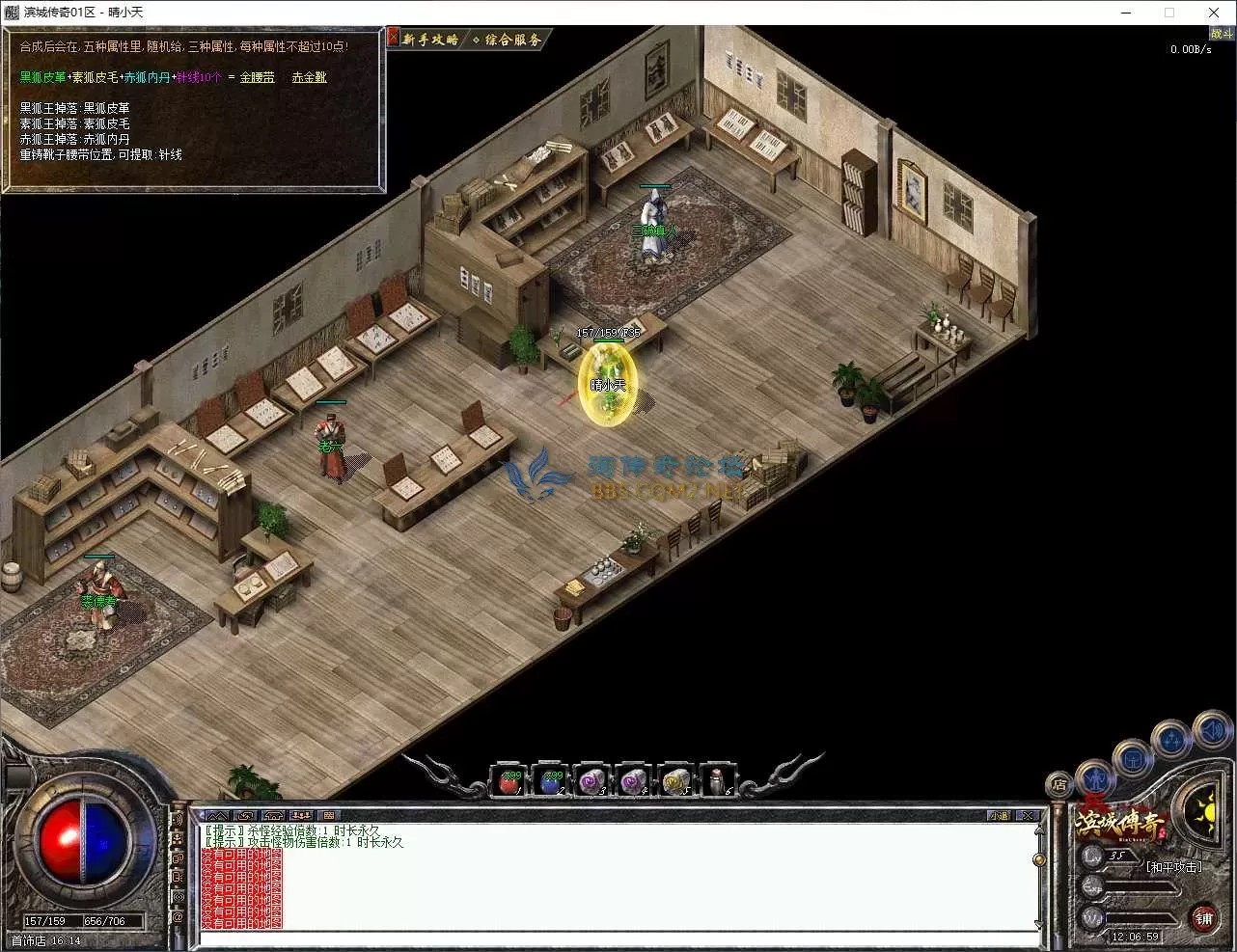Screen dimensions: 1237x952
Task: Click the 赤金靴 link in the recipe panel
Action: [309, 77]
